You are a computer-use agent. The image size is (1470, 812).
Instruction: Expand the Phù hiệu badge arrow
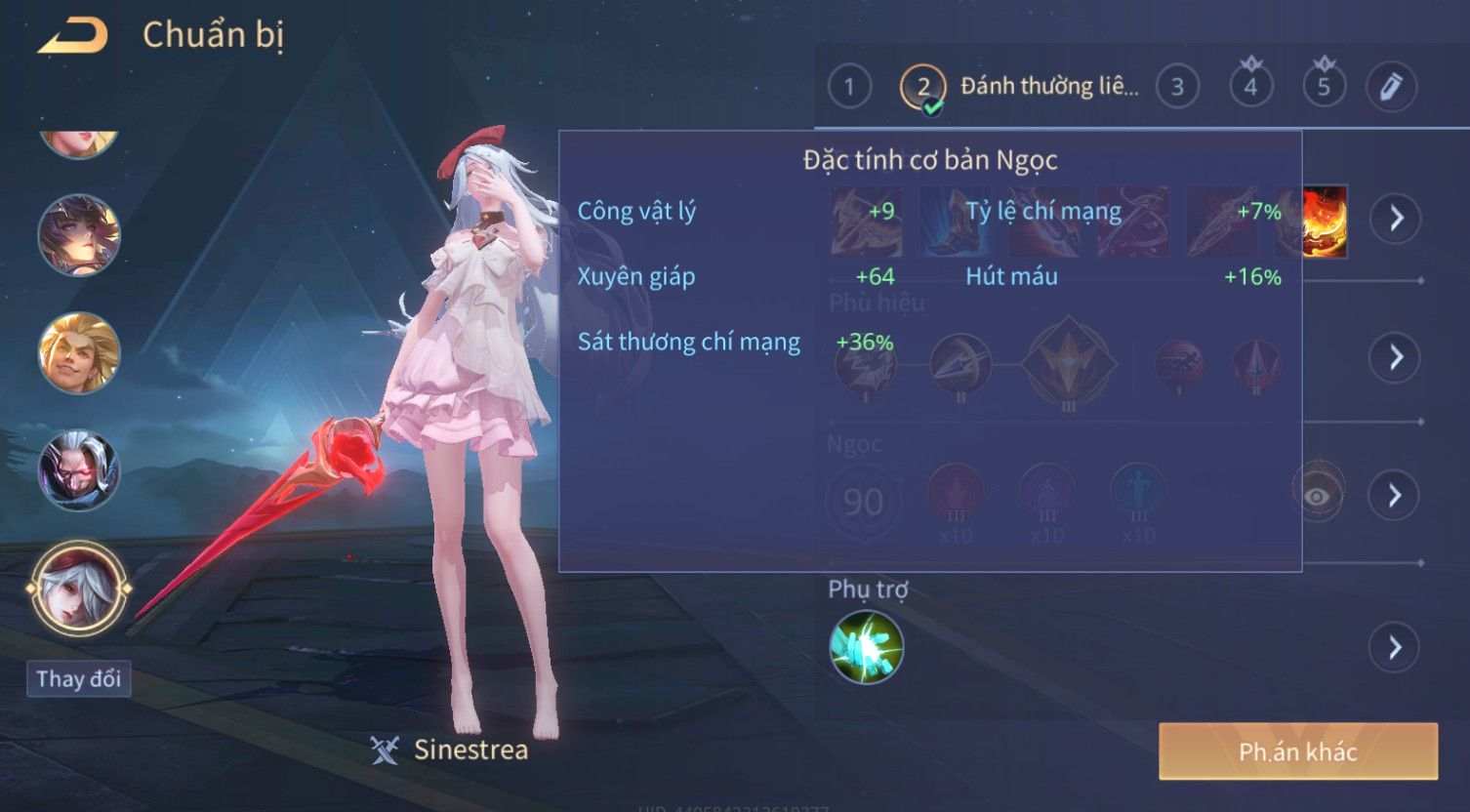1395,356
